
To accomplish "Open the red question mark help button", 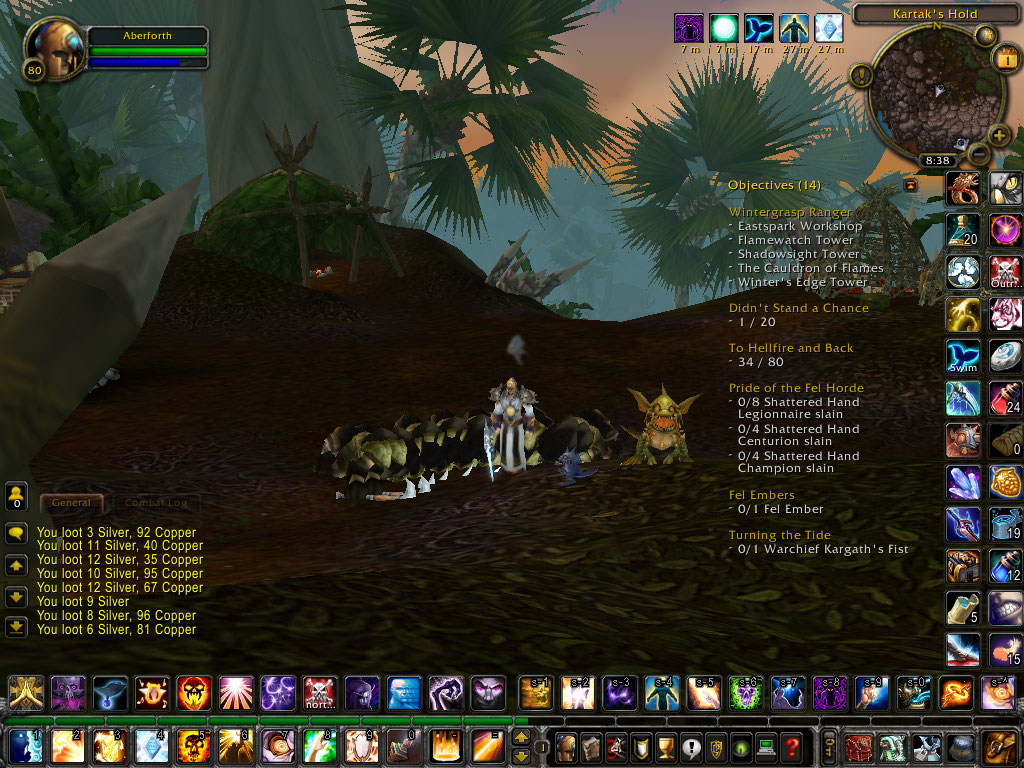I will [x=791, y=747].
